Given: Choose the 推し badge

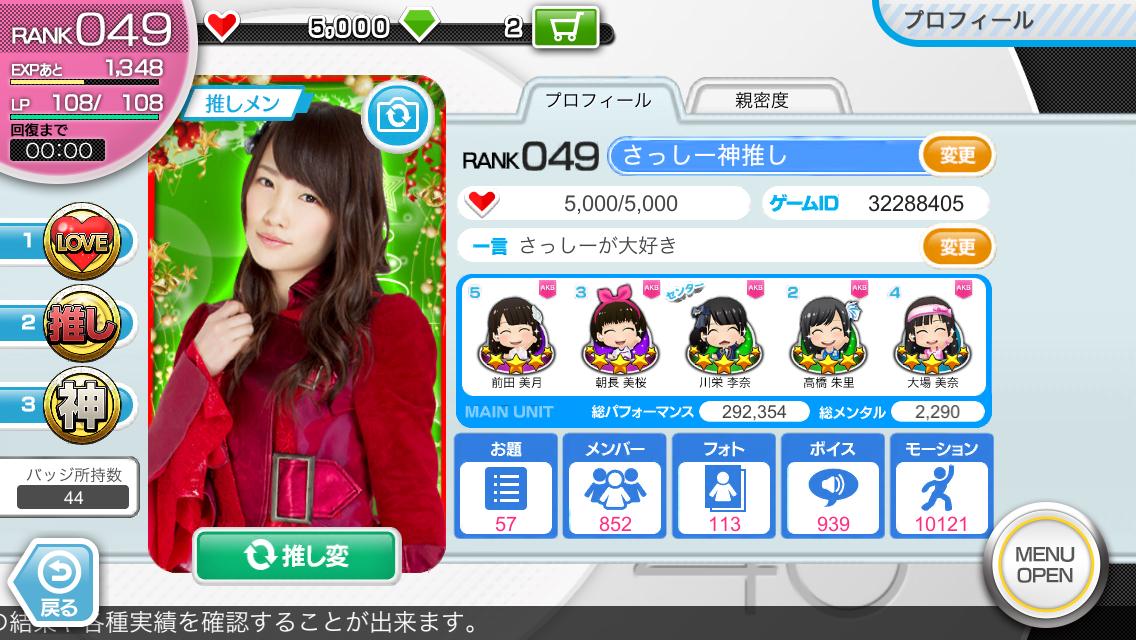Looking at the screenshot, I should (x=80, y=324).
